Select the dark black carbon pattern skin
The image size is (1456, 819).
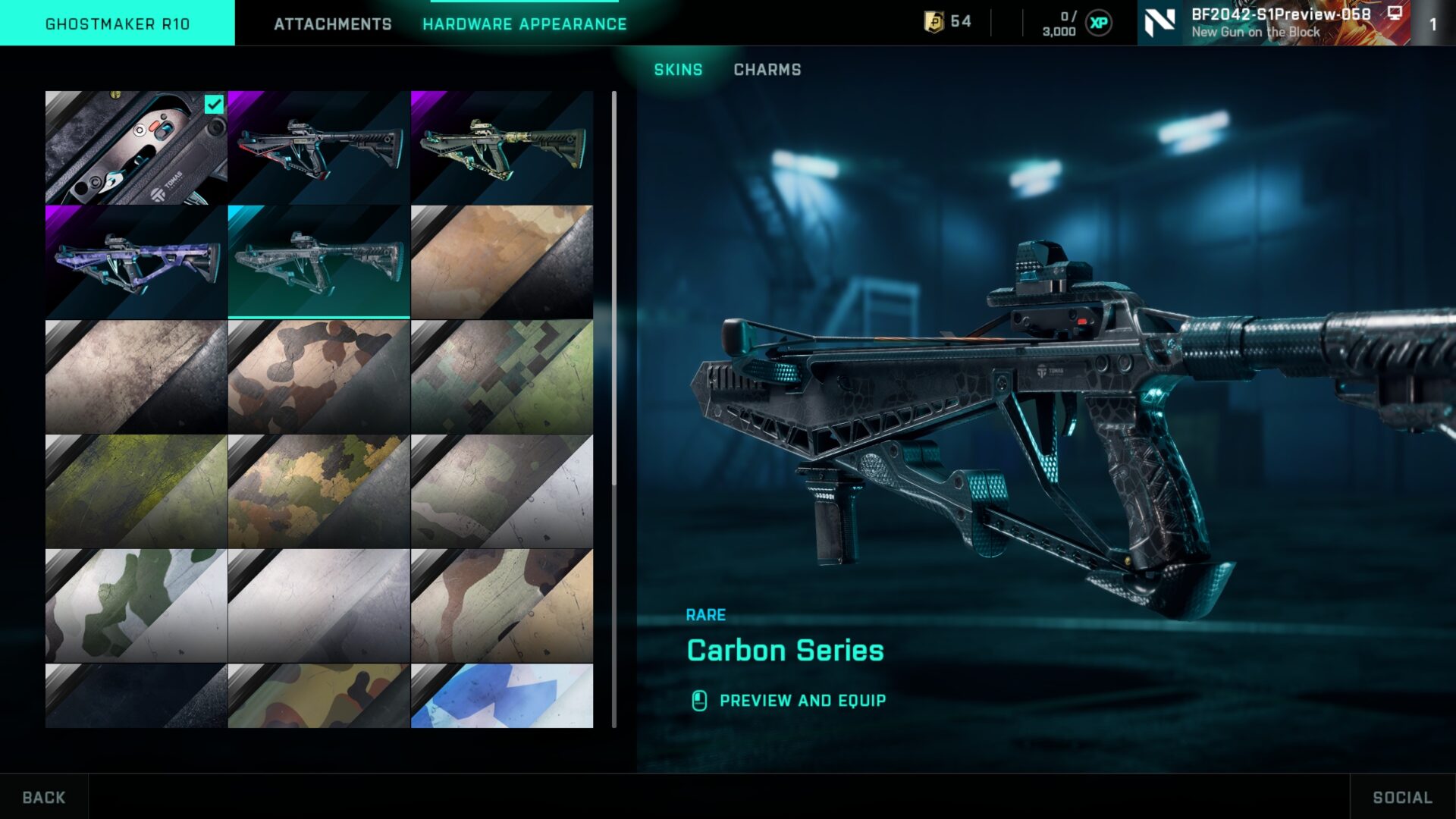[136, 695]
